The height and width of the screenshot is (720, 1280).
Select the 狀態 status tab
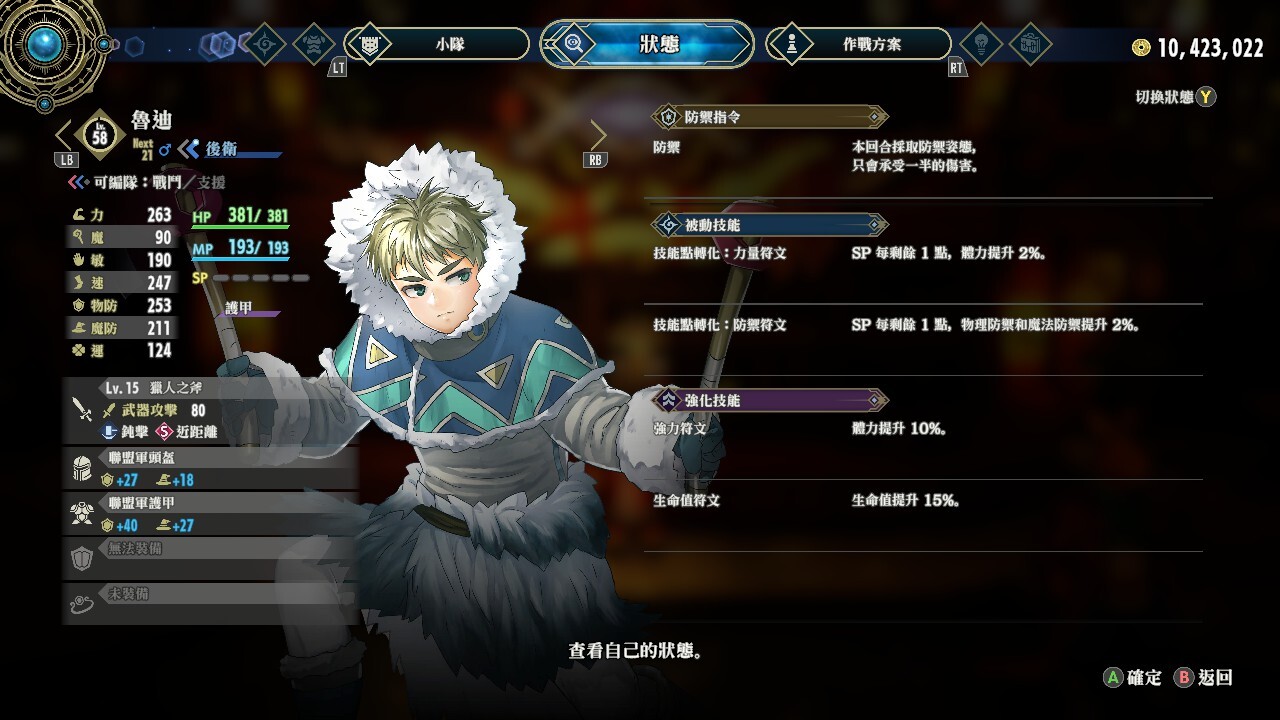click(647, 44)
